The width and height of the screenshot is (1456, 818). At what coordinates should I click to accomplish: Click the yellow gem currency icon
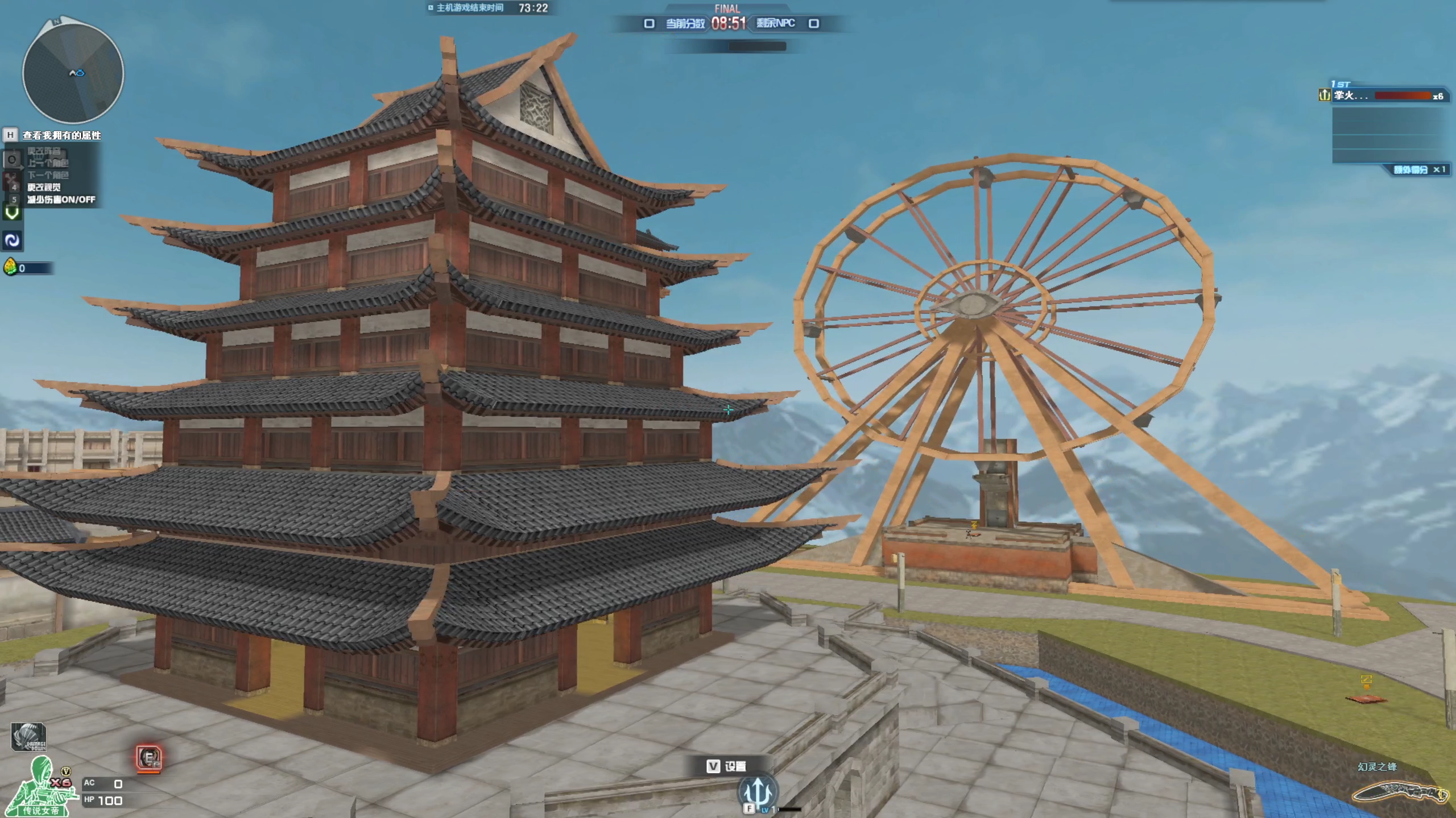(10, 267)
